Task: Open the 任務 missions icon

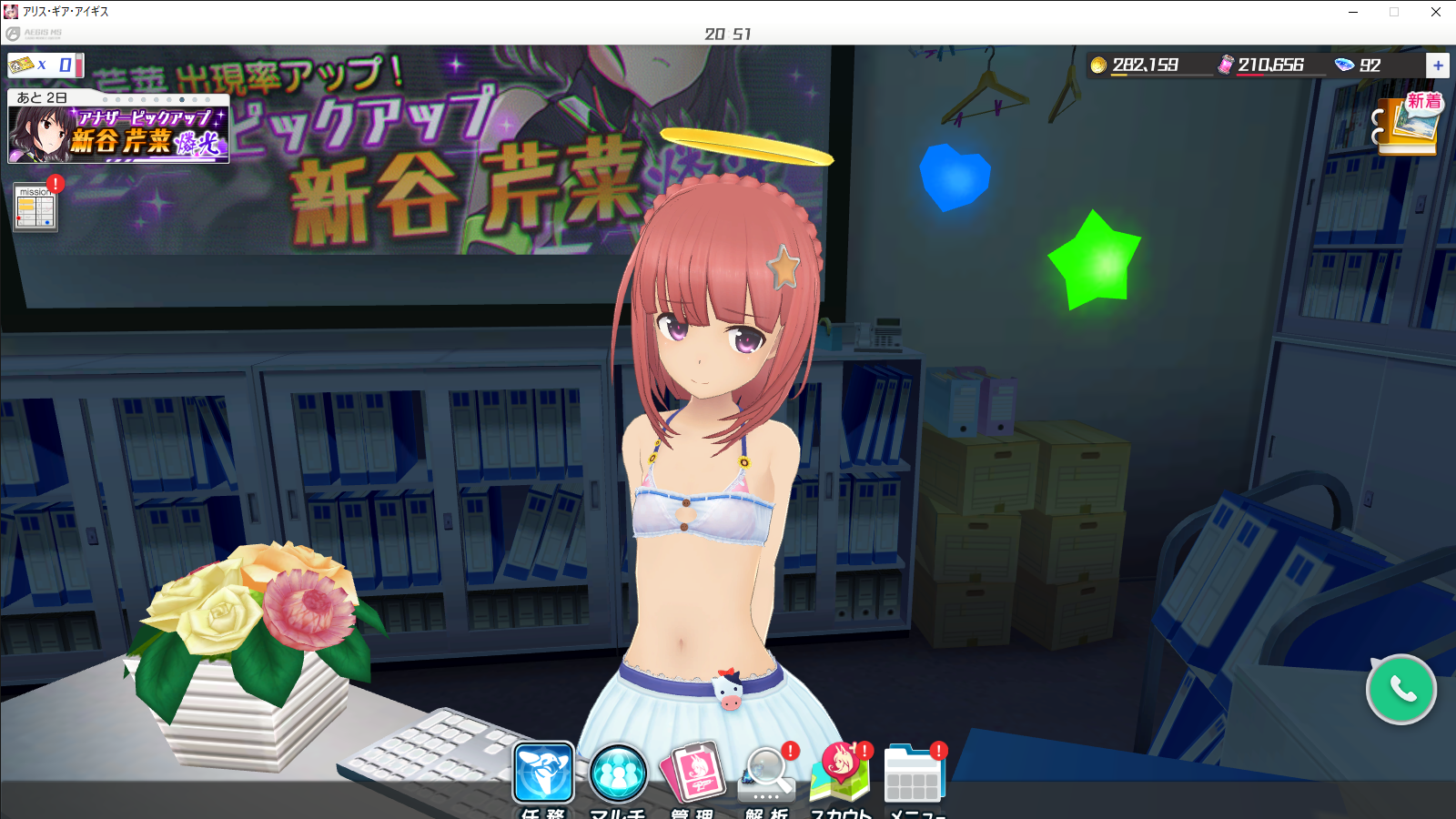Action: pyautogui.click(x=543, y=773)
